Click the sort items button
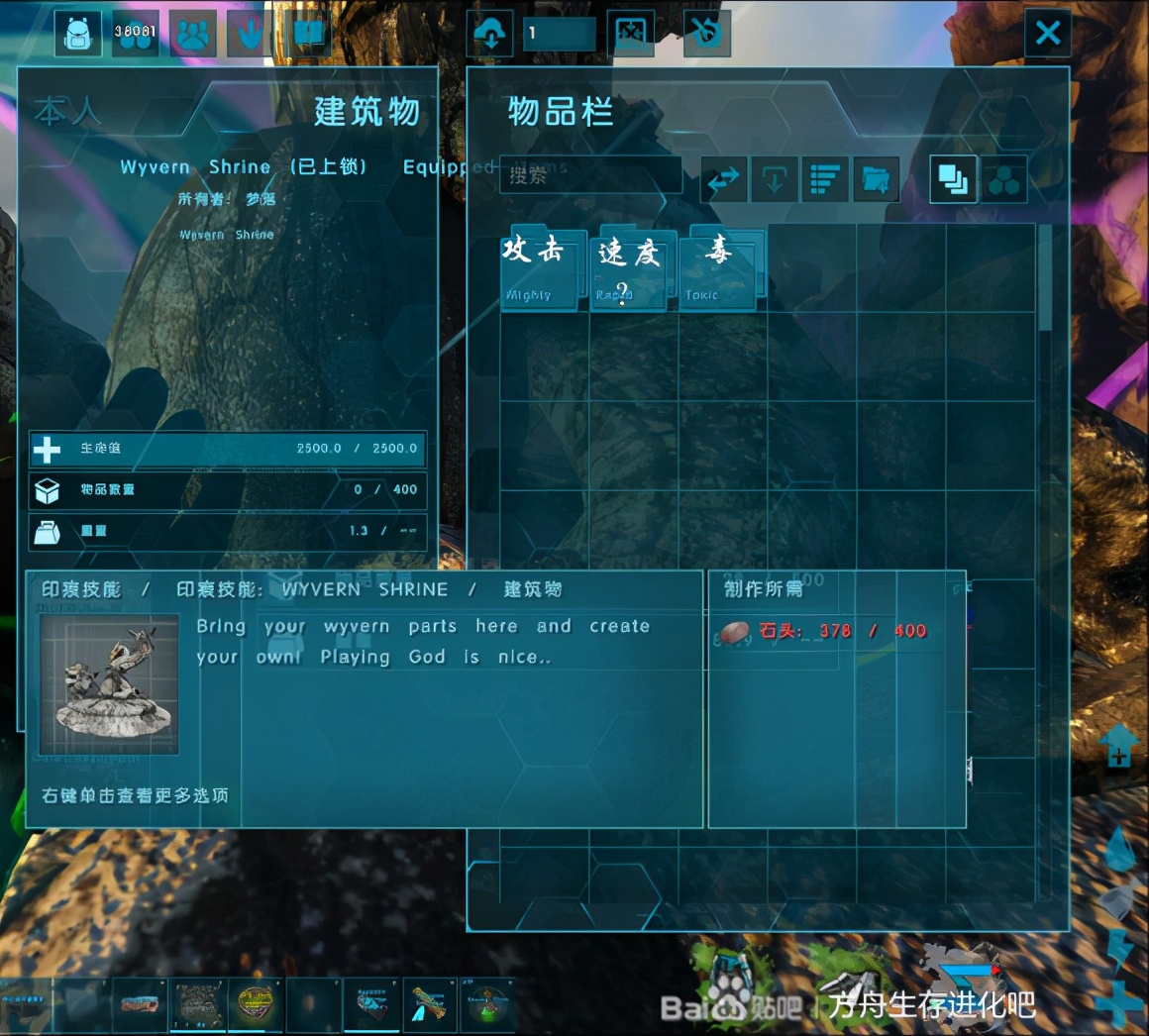1149x1036 pixels. pyautogui.click(x=824, y=179)
